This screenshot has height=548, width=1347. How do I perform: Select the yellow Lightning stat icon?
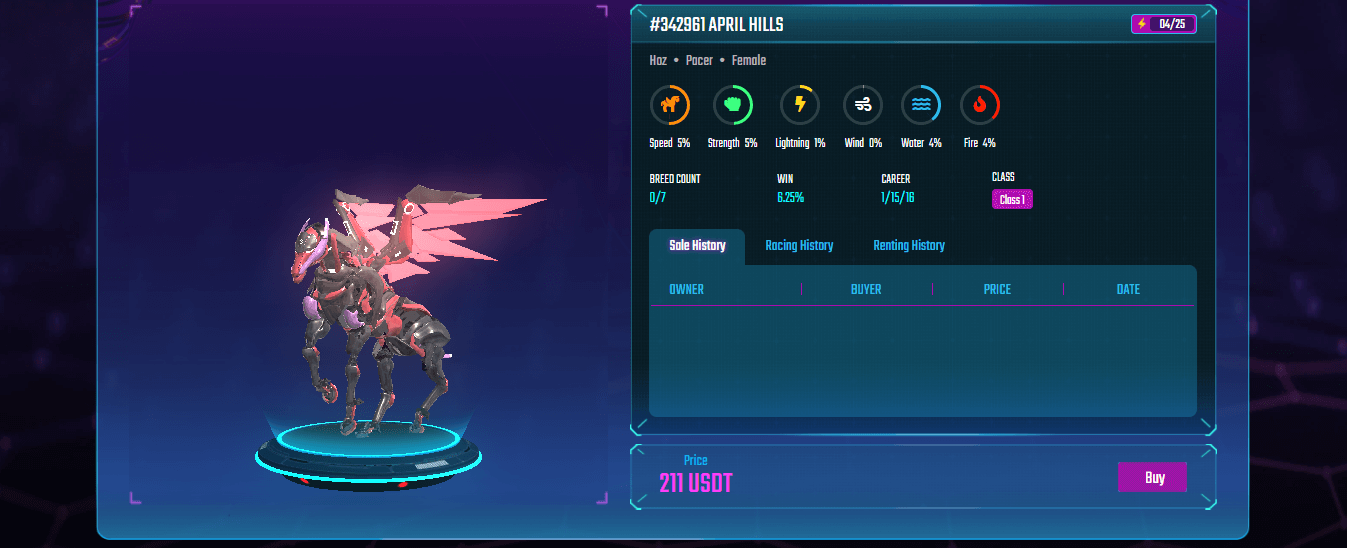pyautogui.click(x=799, y=104)
